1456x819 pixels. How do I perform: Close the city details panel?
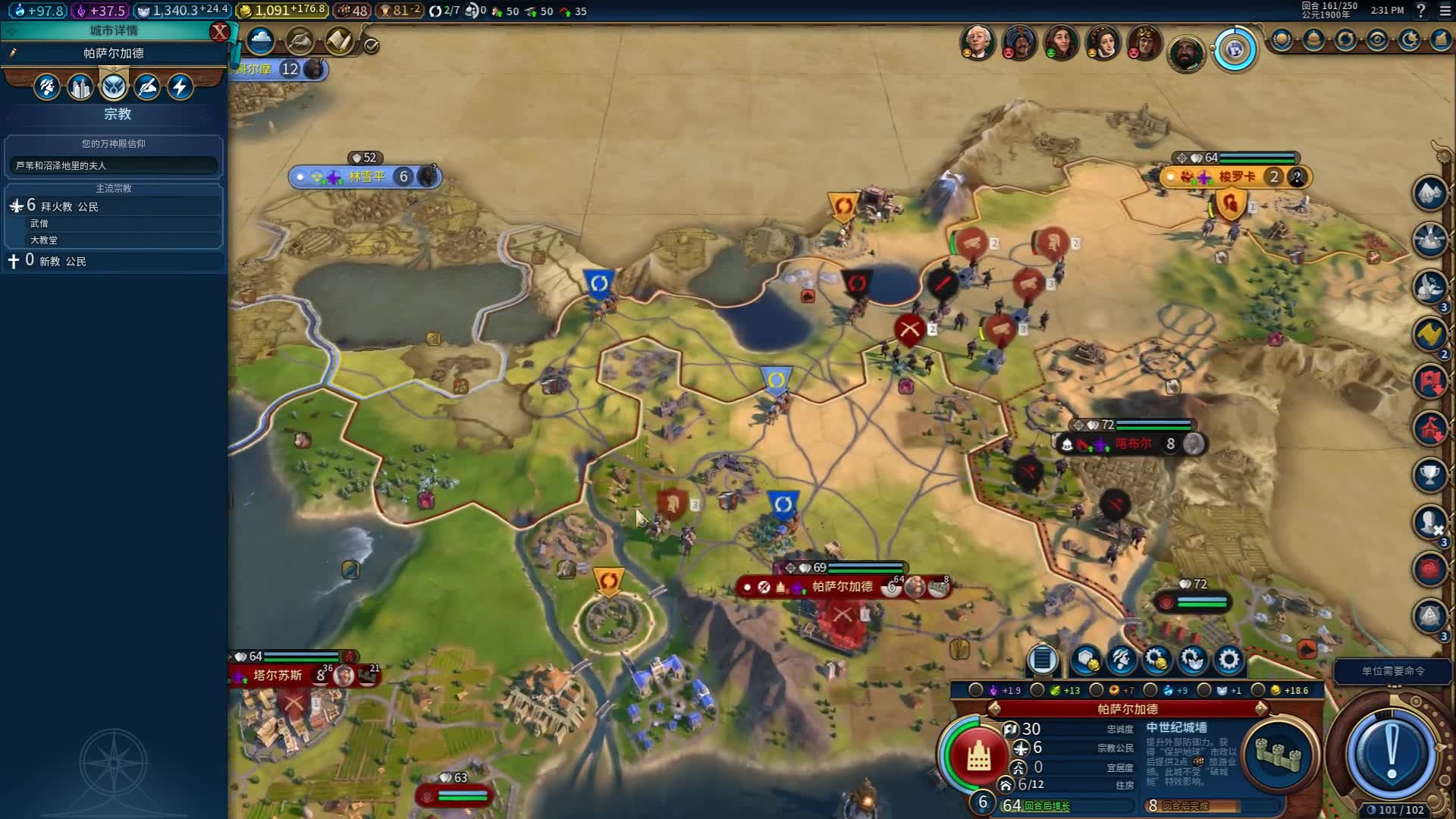[x=219, y=32]
